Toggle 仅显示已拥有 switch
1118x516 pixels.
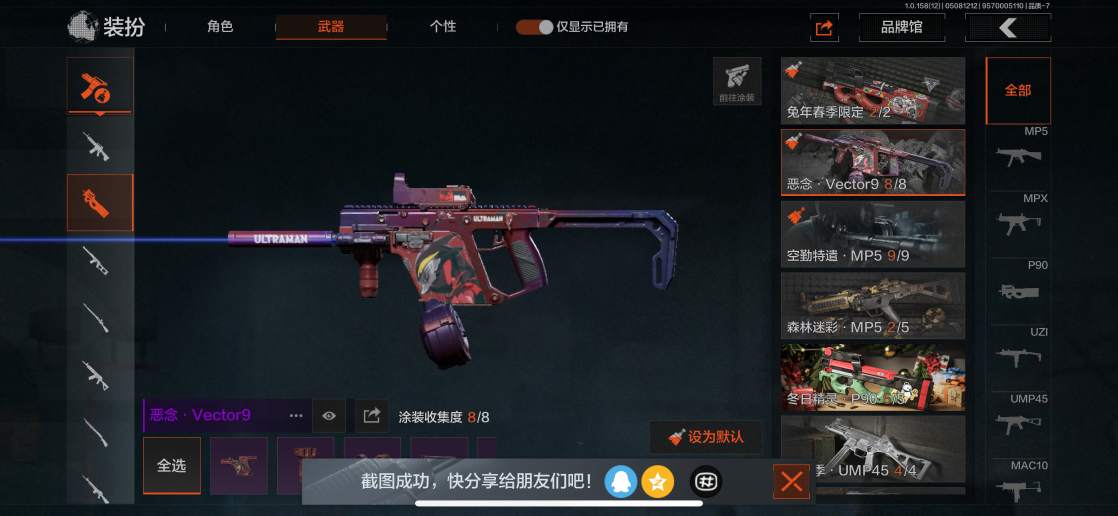[535, 27]
